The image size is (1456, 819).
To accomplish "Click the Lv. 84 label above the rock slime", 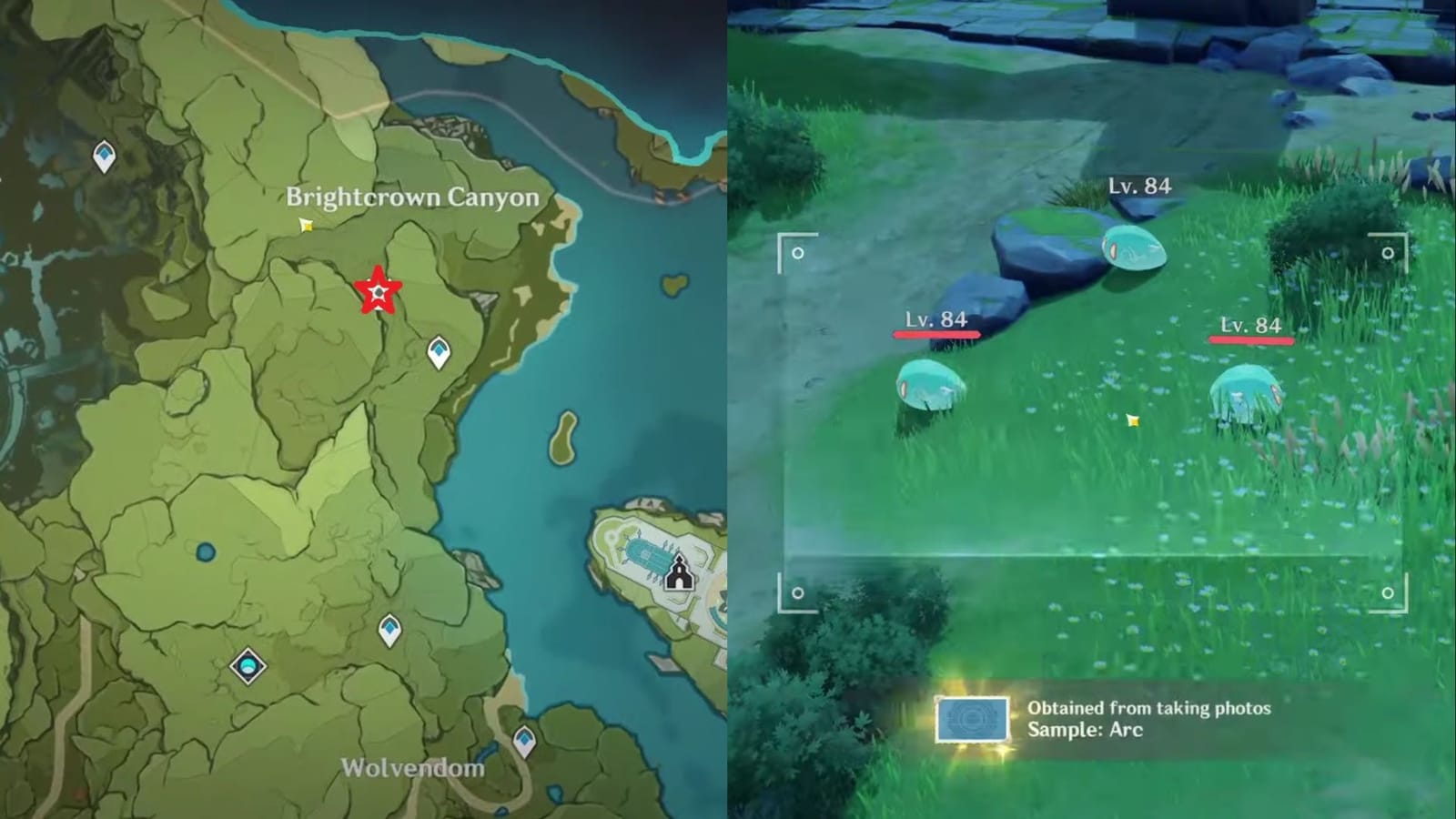I will (1141, 186).
